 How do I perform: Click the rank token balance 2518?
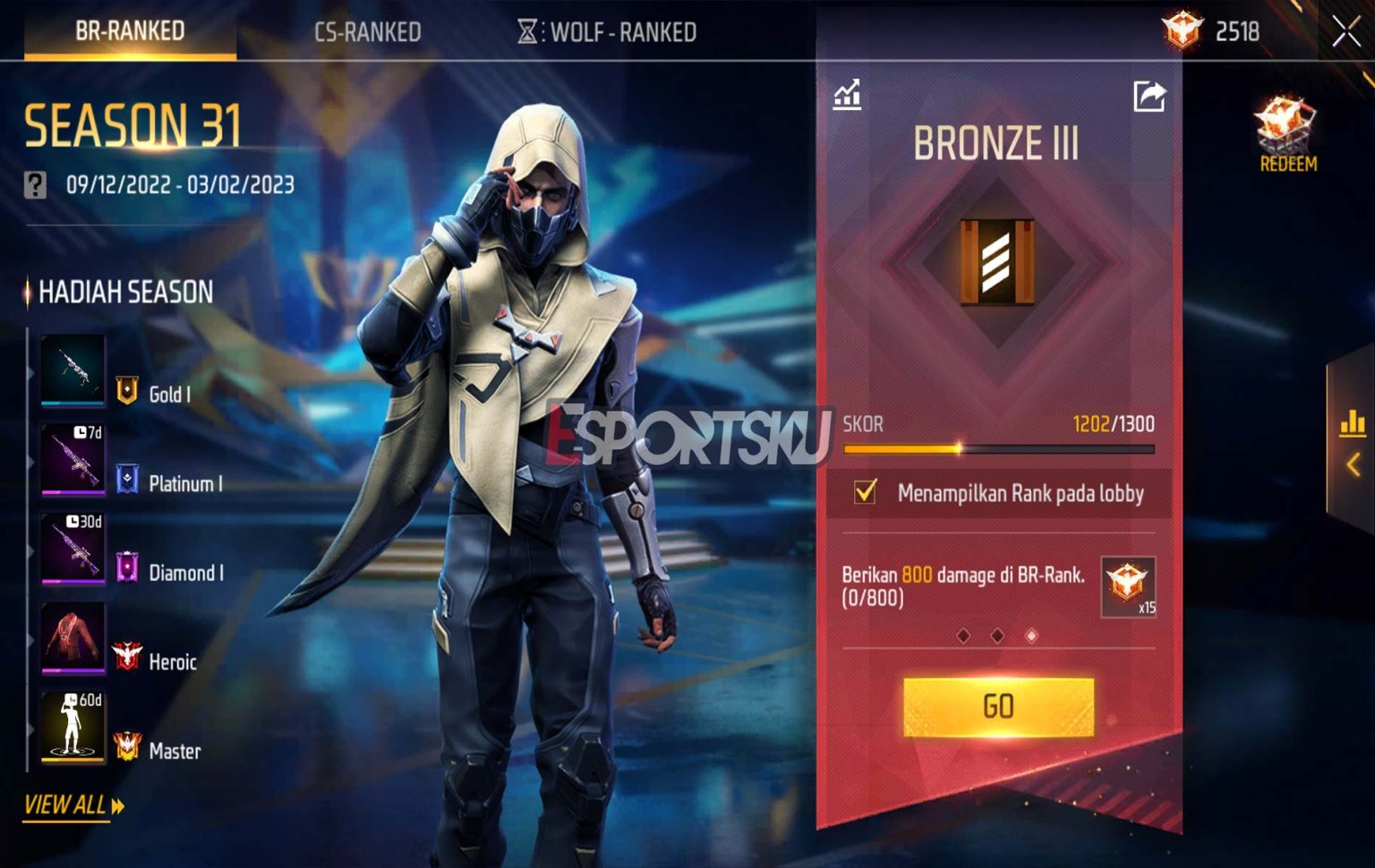click(x=1213, y=32)
